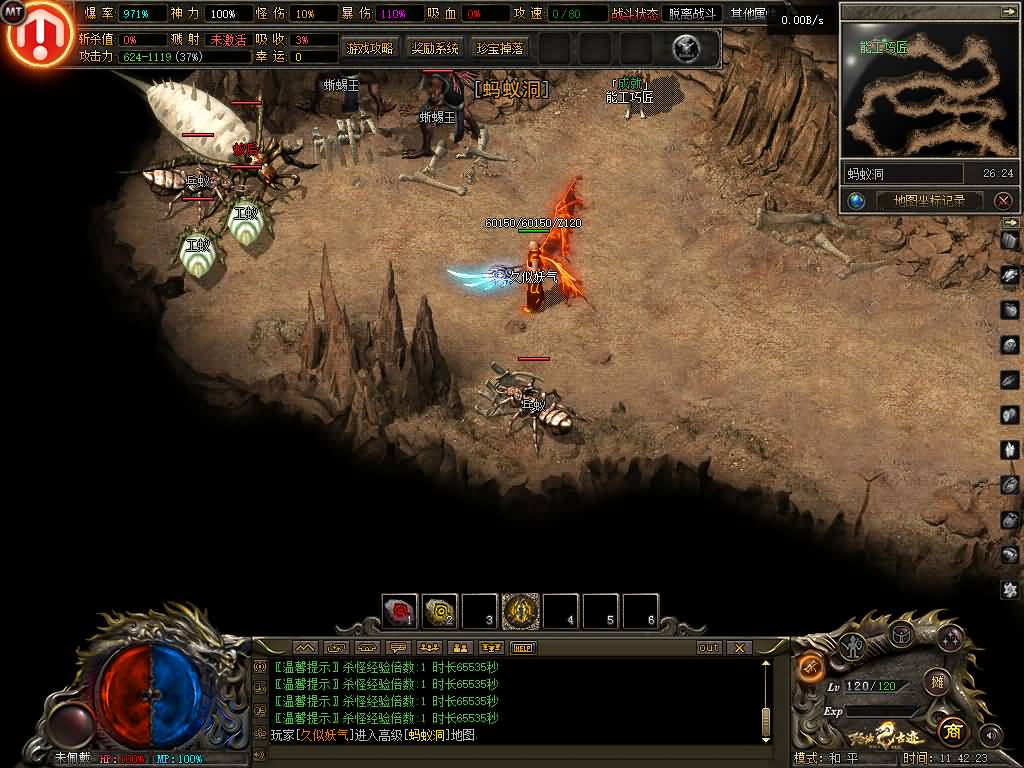The image size is (1024, 768).
Task: Toggle the sound speaker icon
Action: click(x=990, y=735)
